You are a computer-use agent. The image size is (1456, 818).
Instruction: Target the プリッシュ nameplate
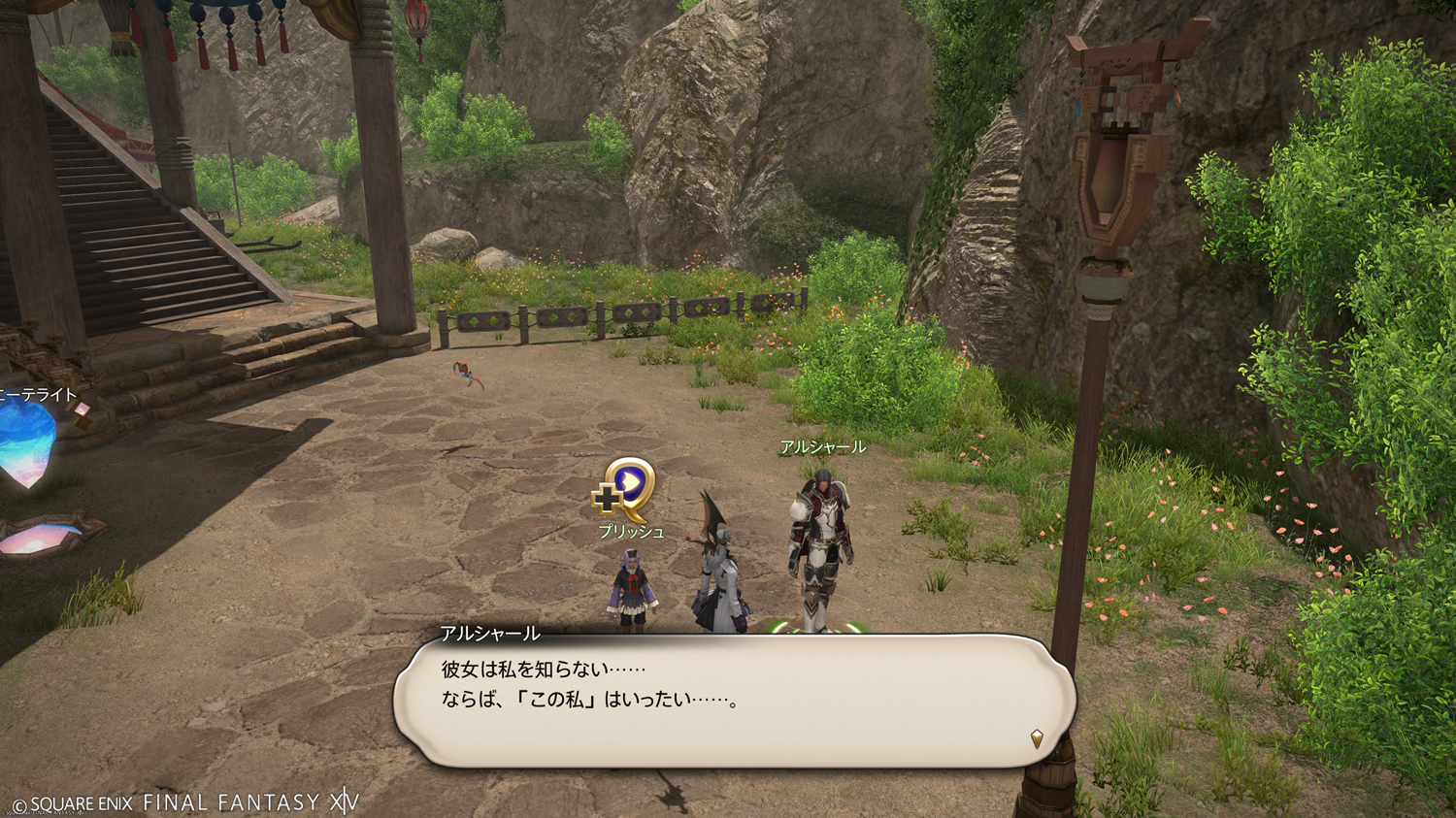(x=631, y=532)
